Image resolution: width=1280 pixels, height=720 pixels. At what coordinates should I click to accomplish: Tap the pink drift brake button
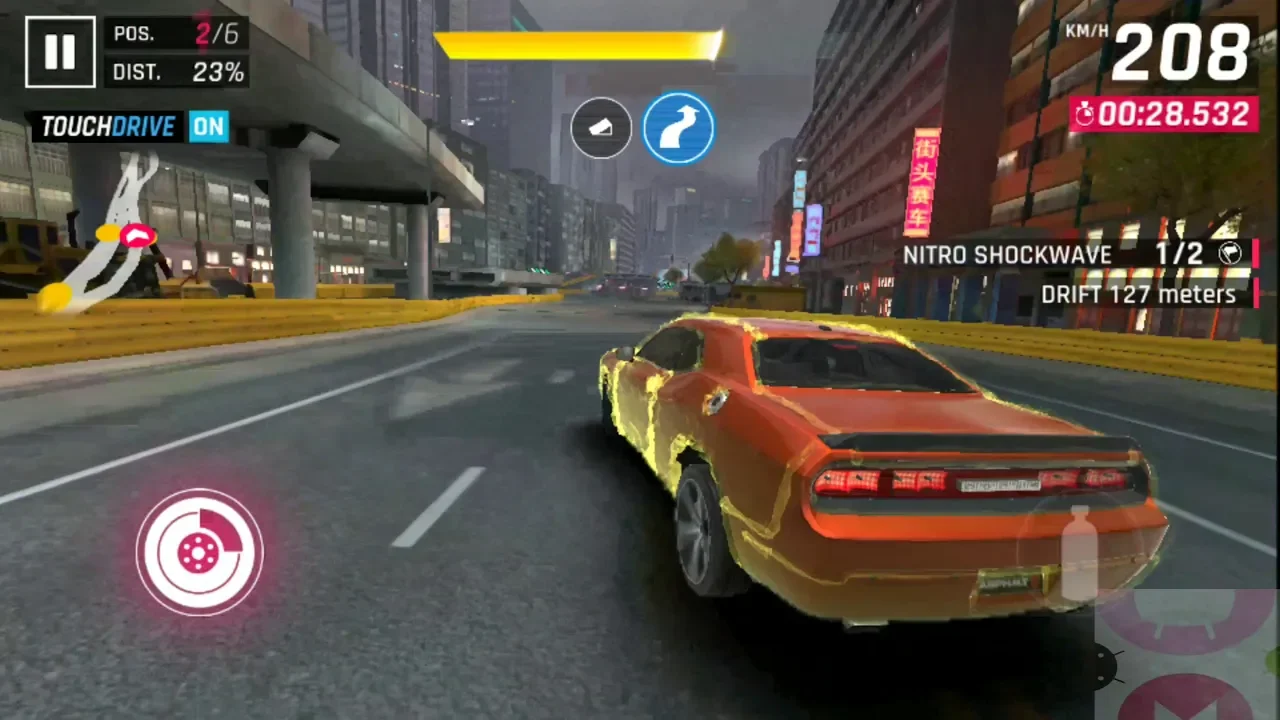(x=200, y=551)
